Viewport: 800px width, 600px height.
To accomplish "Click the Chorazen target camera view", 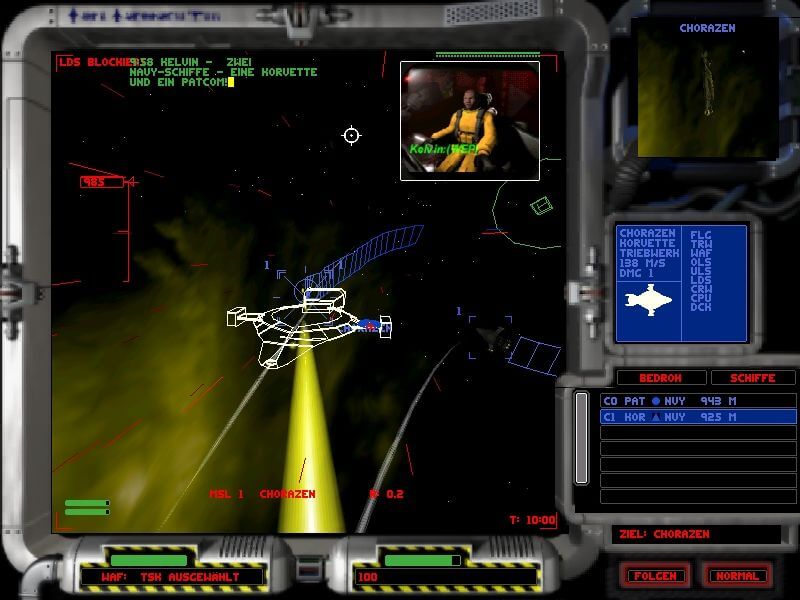I will coord(707,90).
